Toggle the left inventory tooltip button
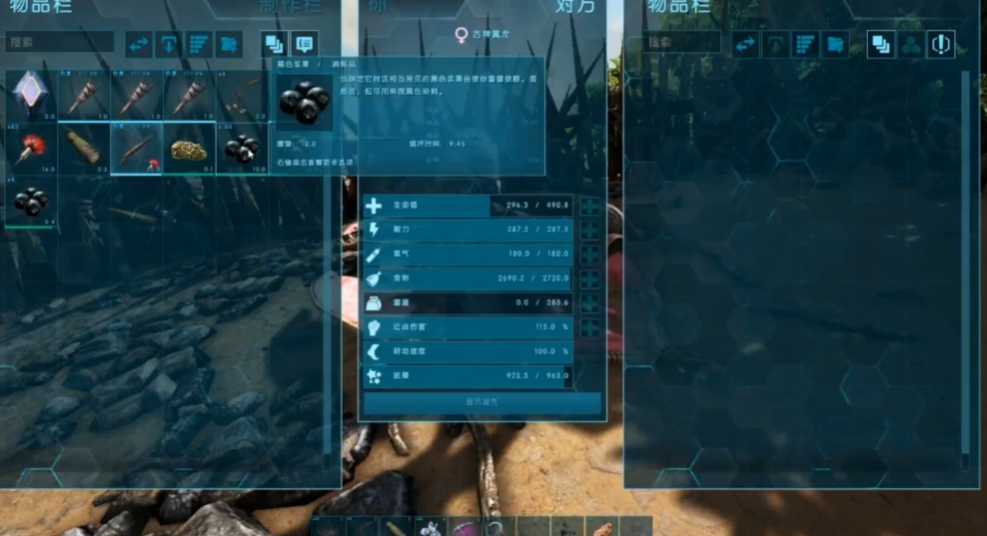The width and height of the screenshot is (987, 536). point(304,44)
